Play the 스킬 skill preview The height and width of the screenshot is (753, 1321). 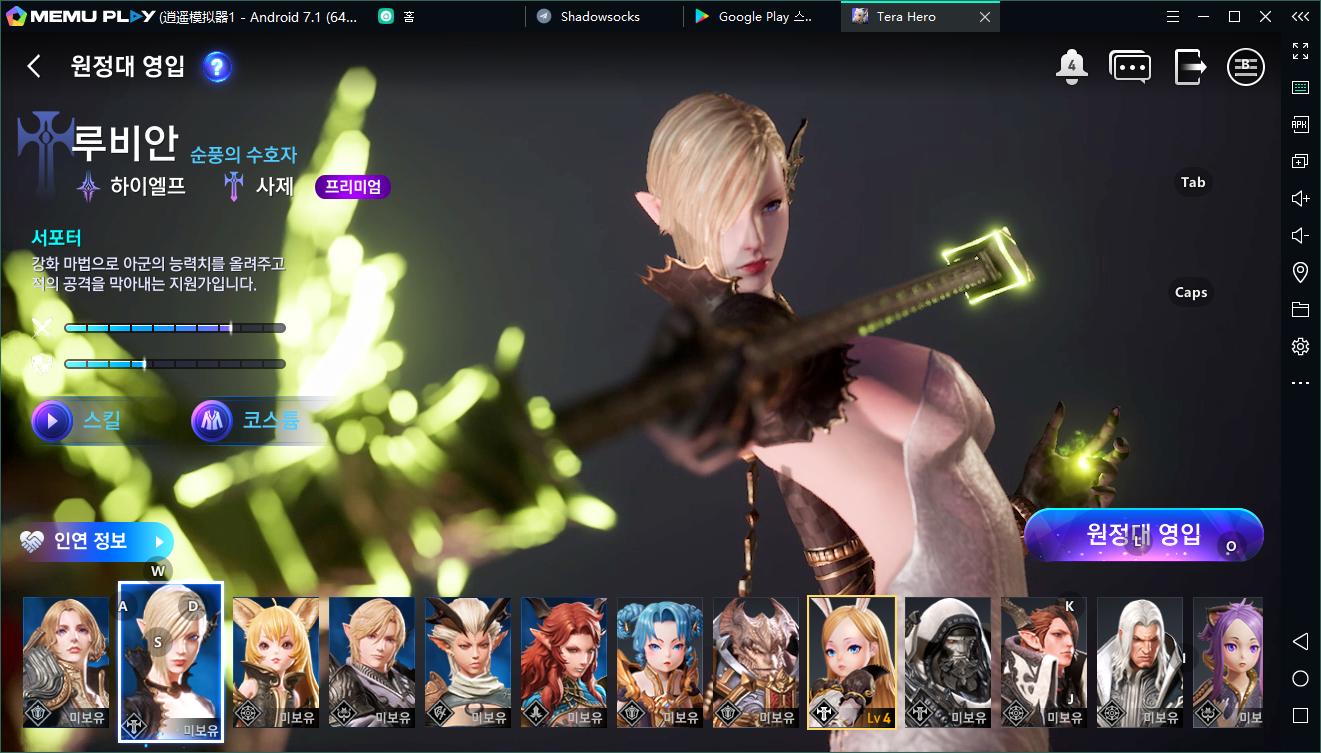78,421
